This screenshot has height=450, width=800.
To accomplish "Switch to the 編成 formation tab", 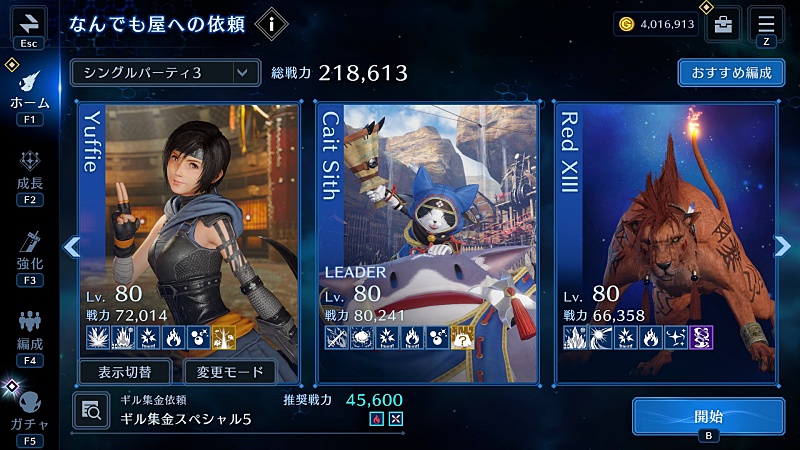I will (29, 334).
